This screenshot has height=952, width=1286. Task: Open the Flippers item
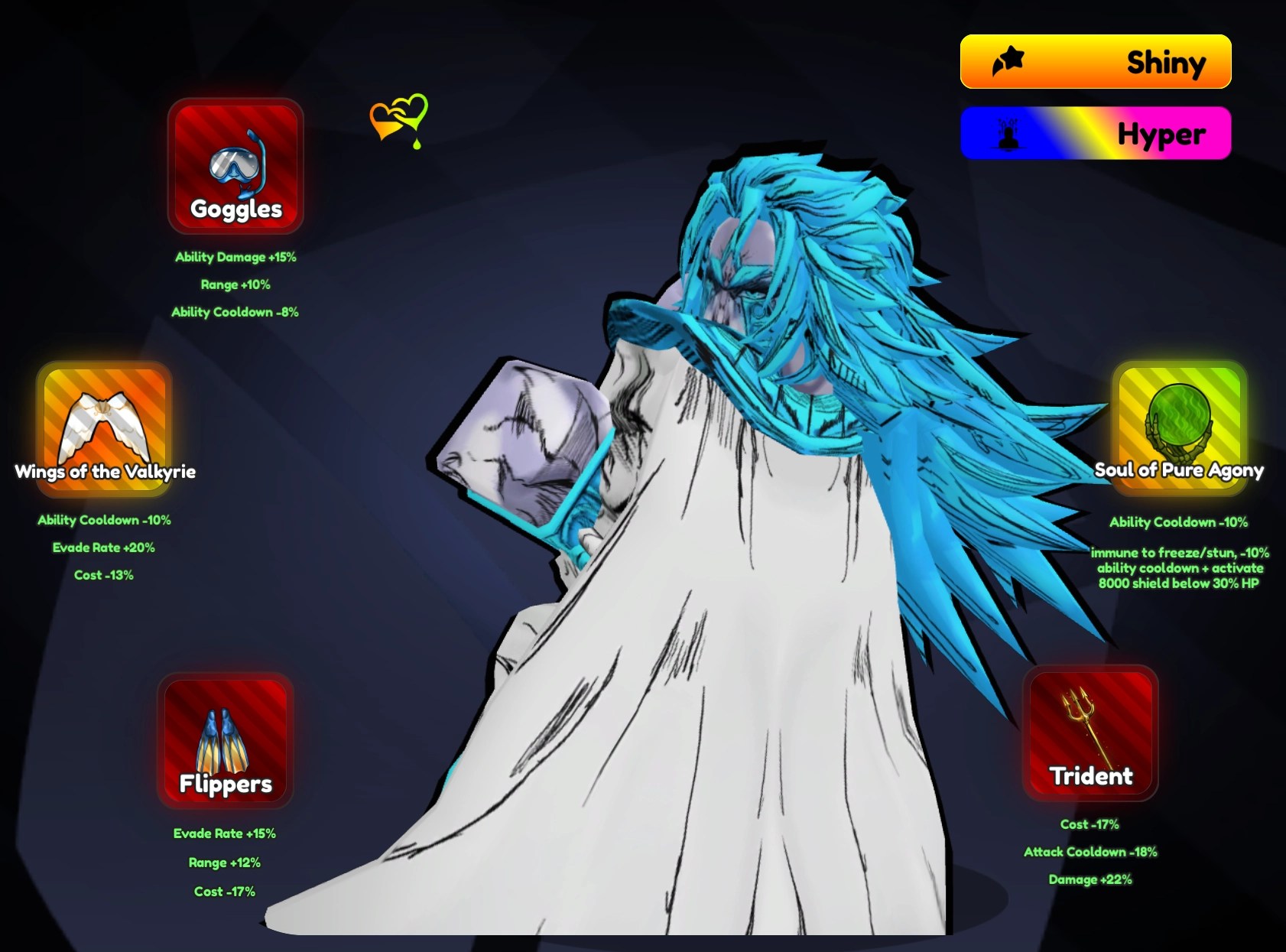point(223,736)
